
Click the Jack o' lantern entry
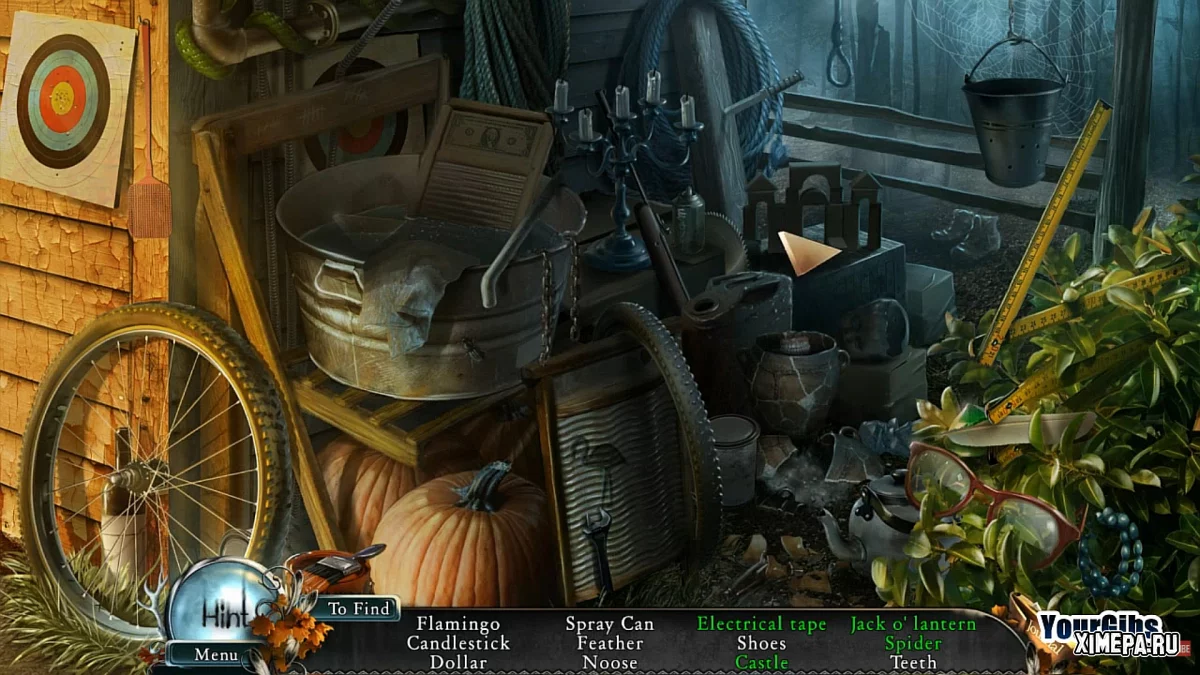click(913, 624)
